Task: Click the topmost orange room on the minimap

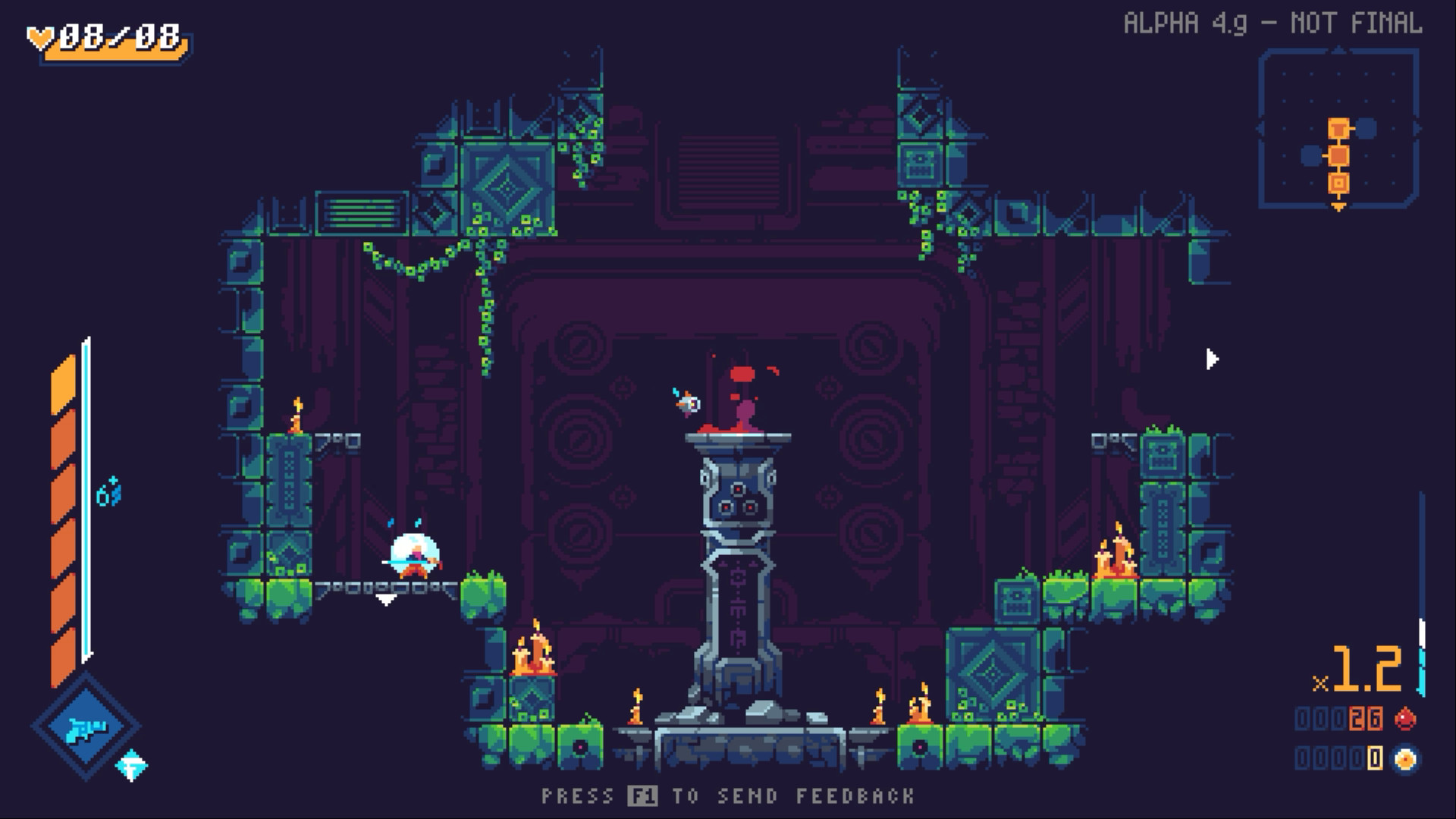Action: tap(1338, 128)
